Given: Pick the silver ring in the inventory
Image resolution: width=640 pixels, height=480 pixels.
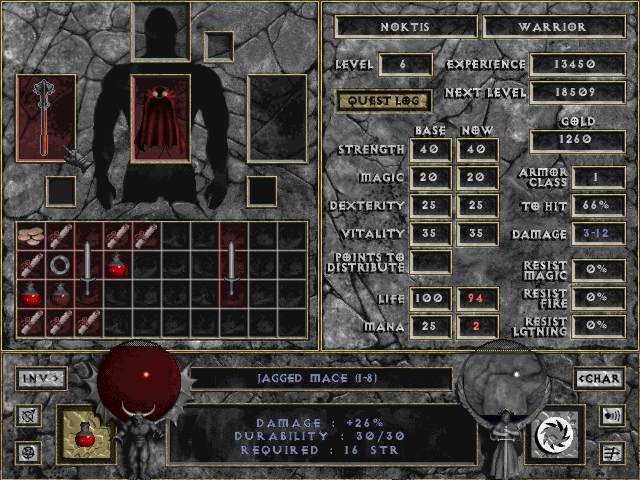Looking at the screenshot, I should [x=60, y=265].
